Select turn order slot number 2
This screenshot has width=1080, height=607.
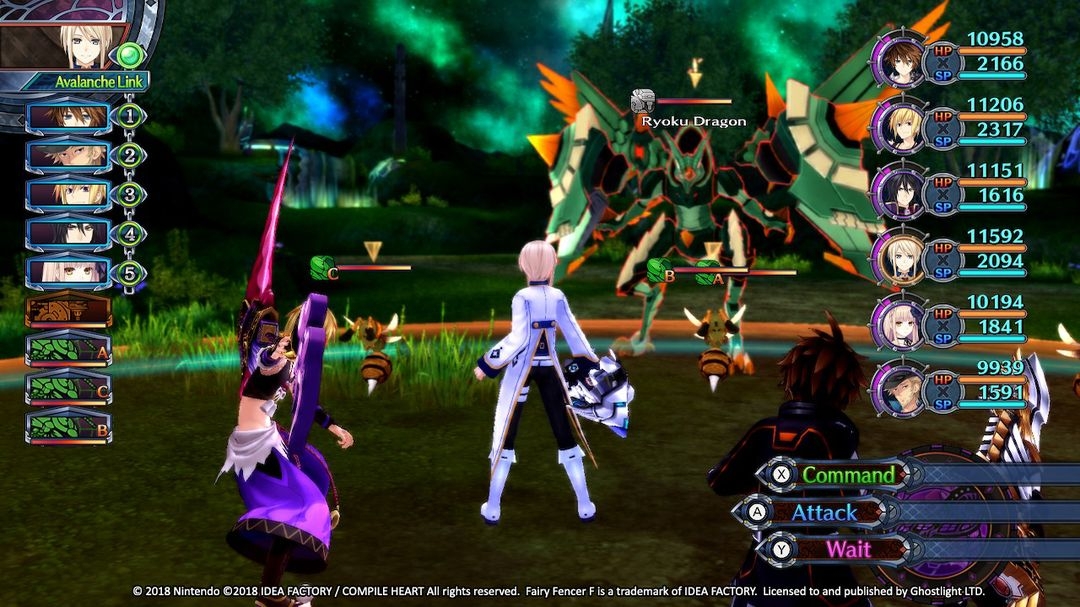pyautogui.click(x=68, y=156)
